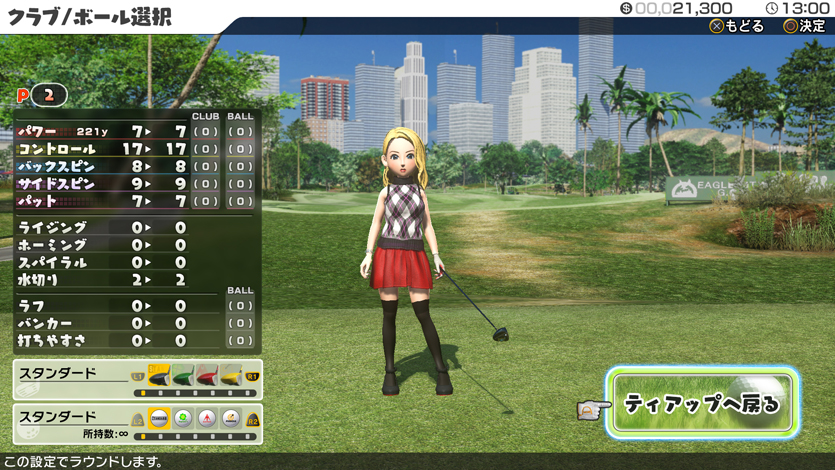Click the ティアップへ戻る button
This screenshot has width=835, height=470.
[x=701, y=403]
